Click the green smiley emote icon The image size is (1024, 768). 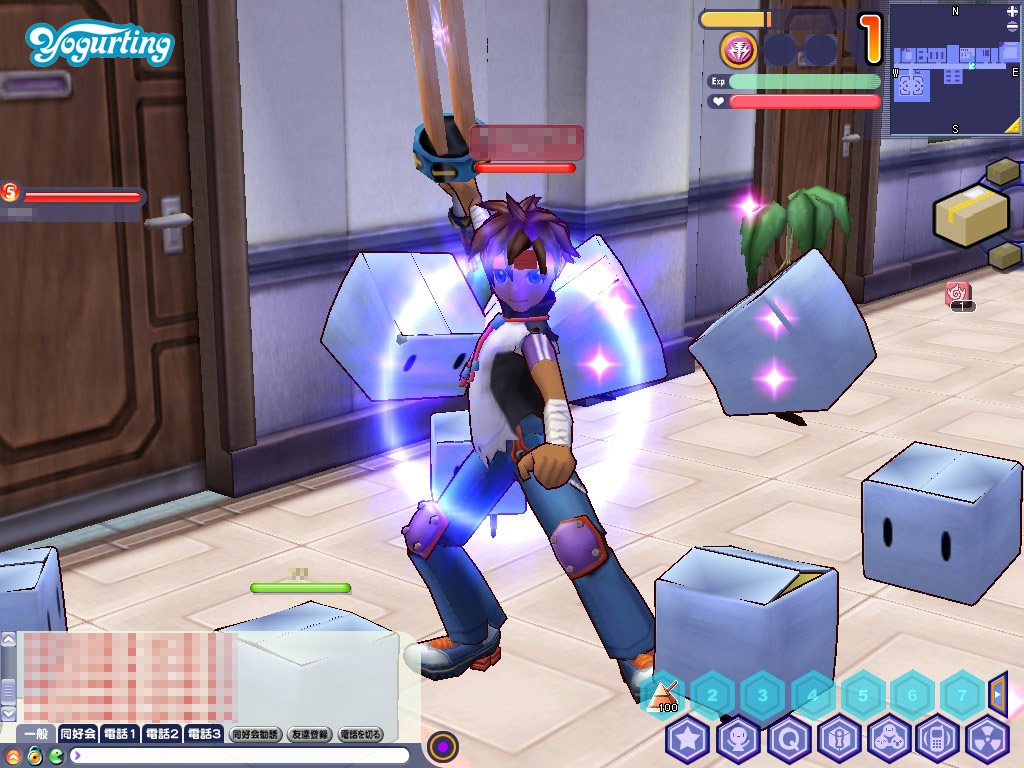(56, 755)
